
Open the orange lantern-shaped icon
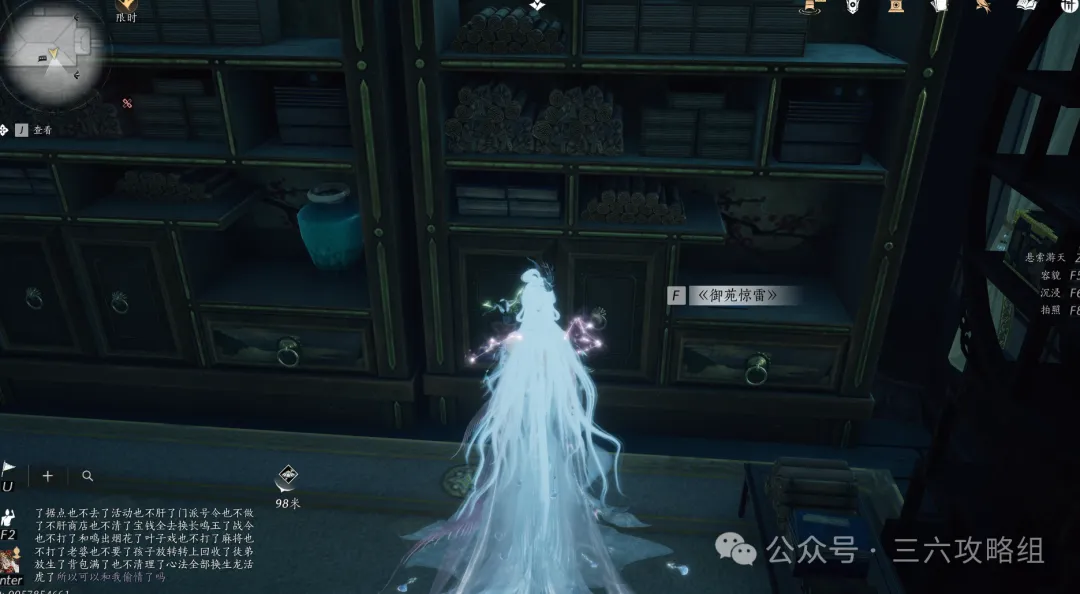point(897,6)
